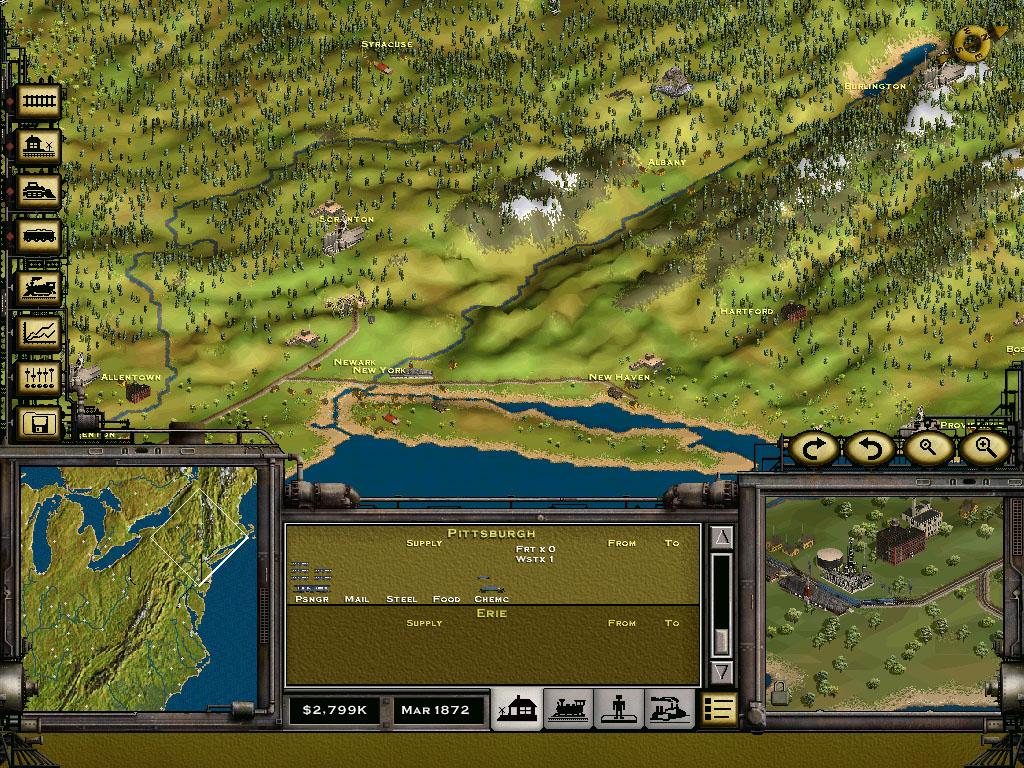Image resolution: width=1024 pixels, height=768 pixels.
Task: Rotate the map view counterclockwise
Action: [870, 449]
